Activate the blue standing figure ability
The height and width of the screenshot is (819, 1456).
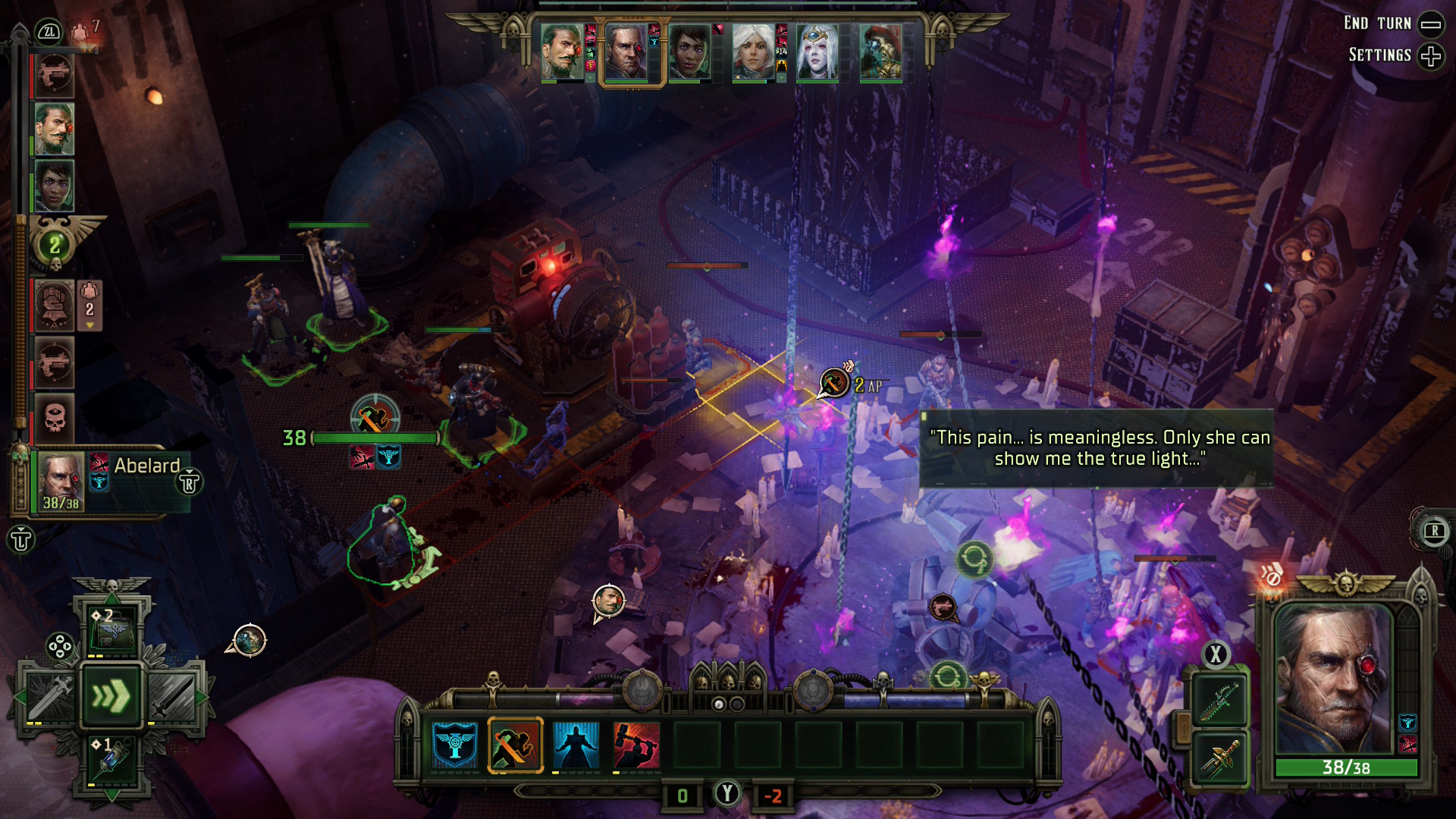[x=576, y=745]
